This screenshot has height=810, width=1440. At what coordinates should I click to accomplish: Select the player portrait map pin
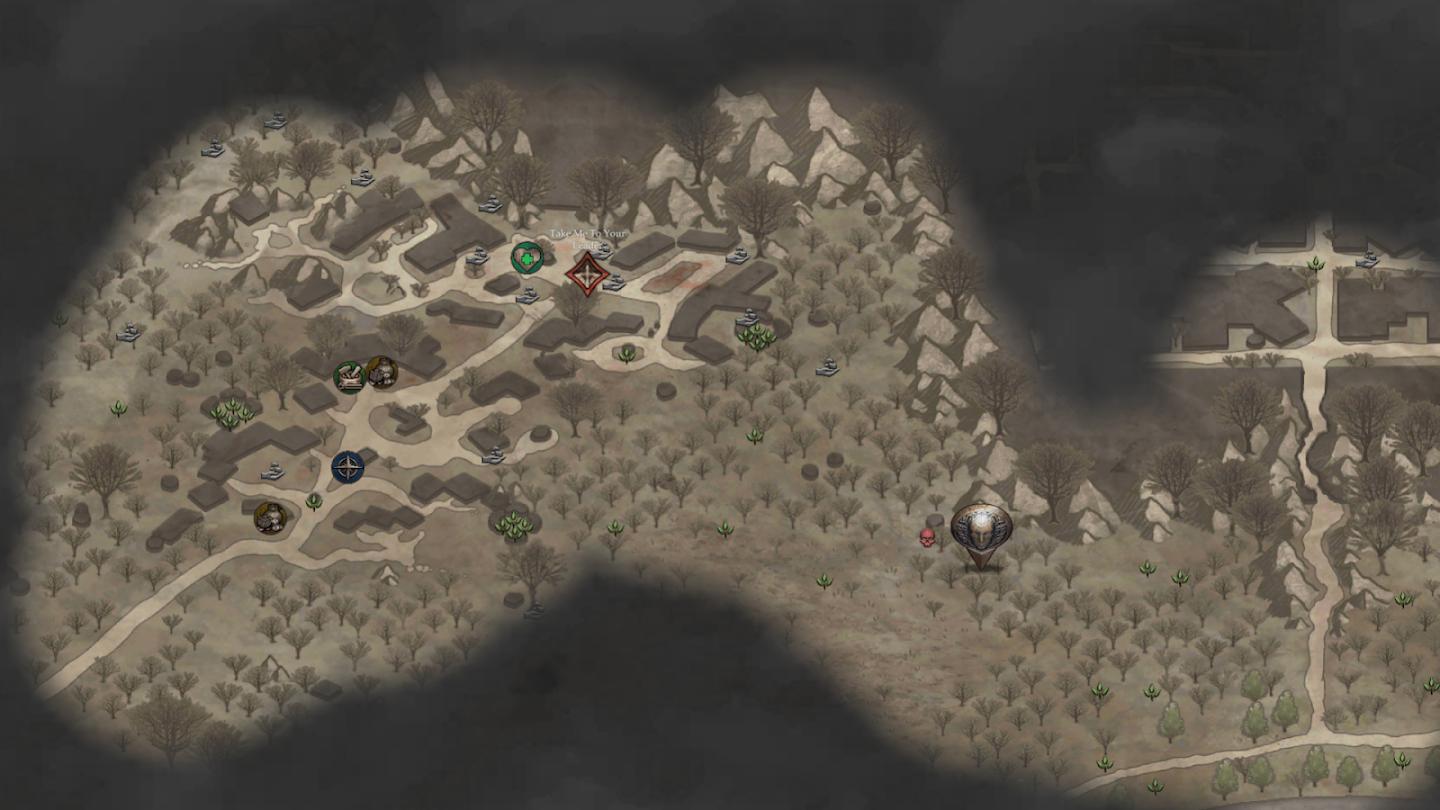980,530
